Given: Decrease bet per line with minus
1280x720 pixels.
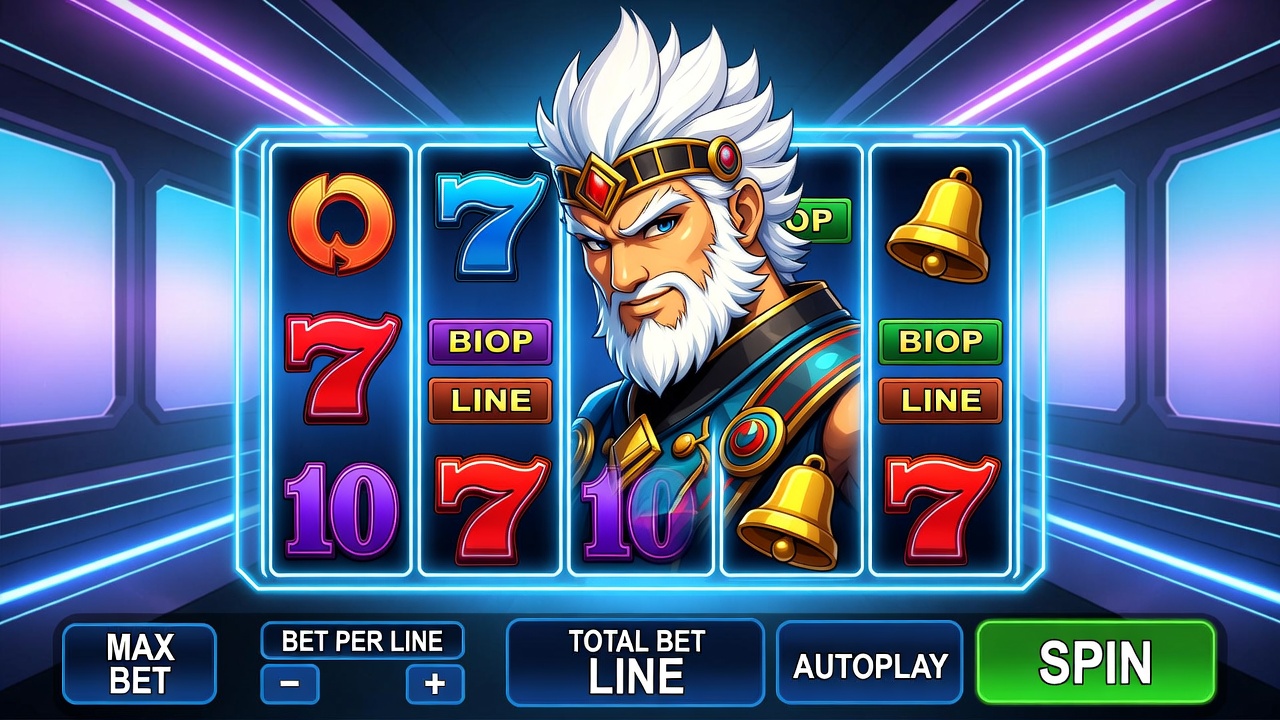Looking at the screenshot, I should [x=290, y=685].
